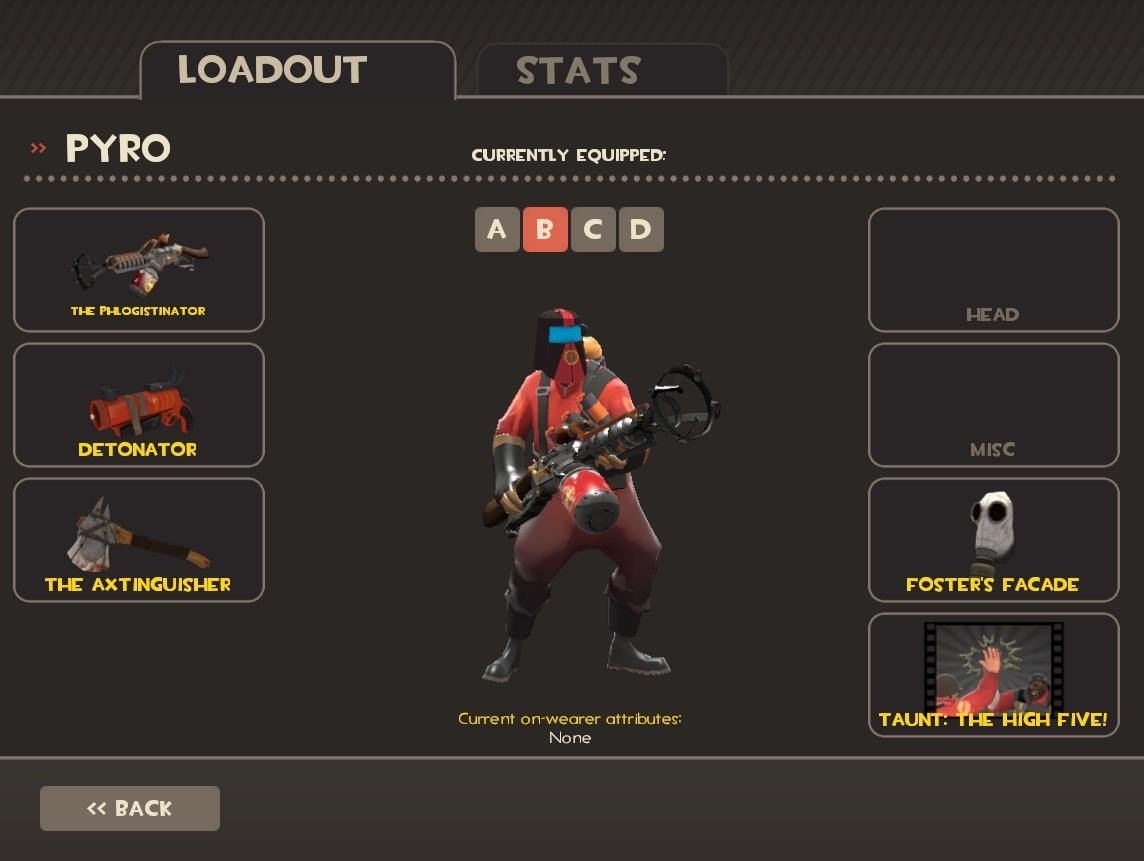Activate loadout preset D

pyautogui.click(x=641, y=230)
